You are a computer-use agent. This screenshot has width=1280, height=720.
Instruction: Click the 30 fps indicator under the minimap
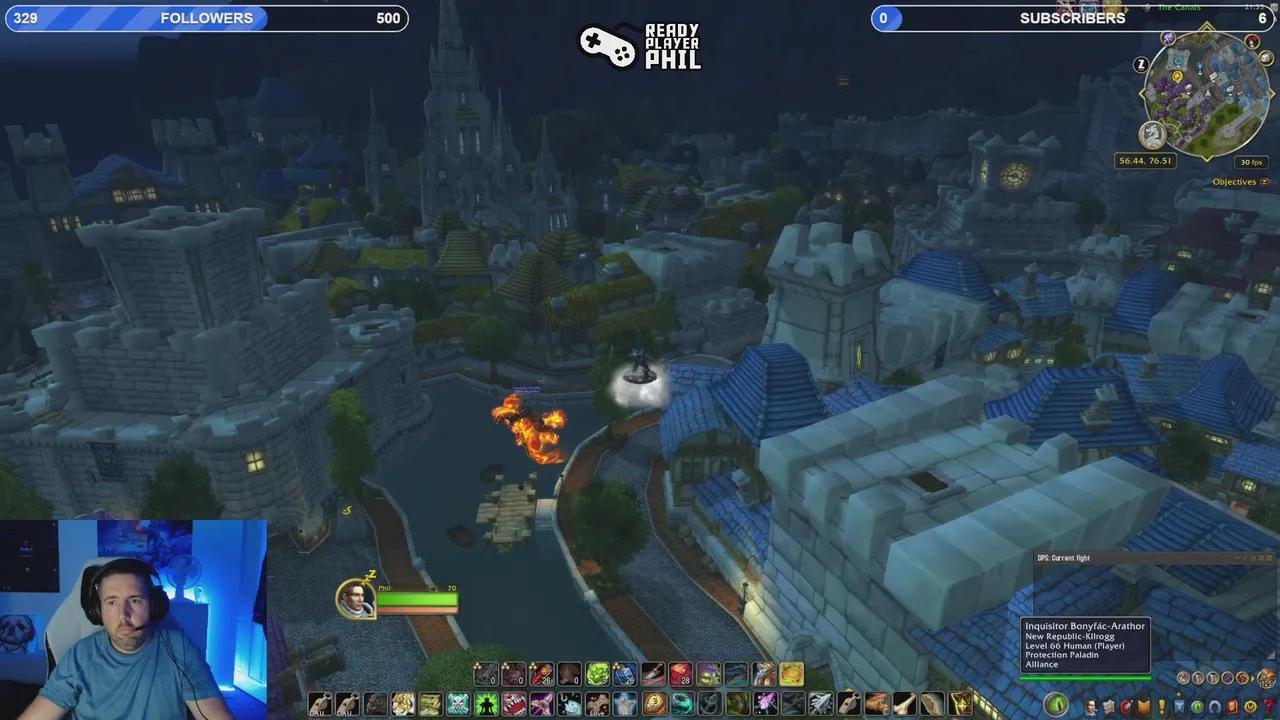tap(1252, 160)
